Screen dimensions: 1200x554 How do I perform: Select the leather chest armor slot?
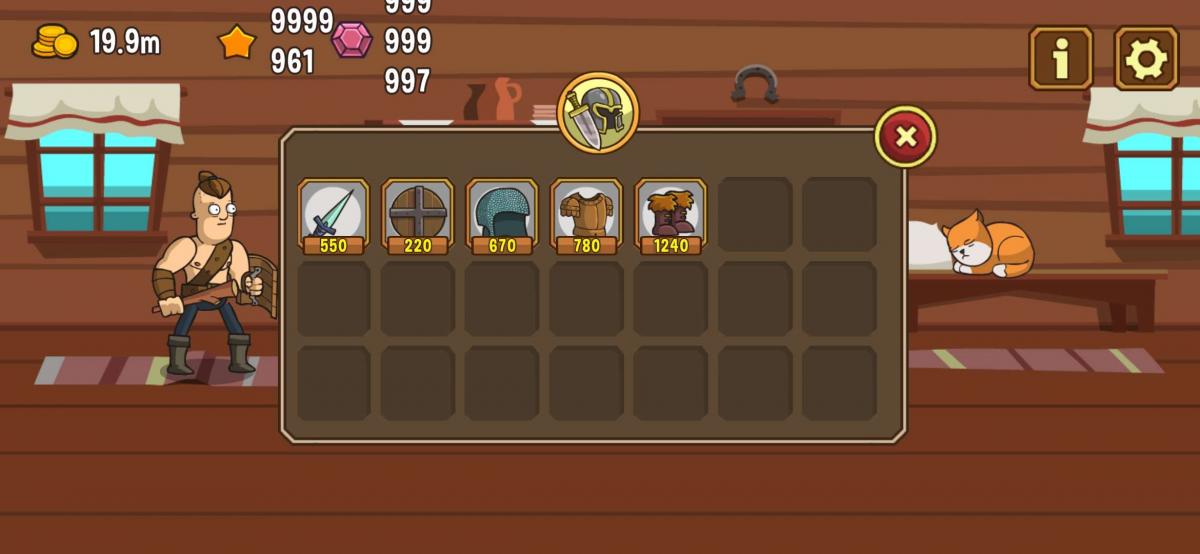point(586,214)
